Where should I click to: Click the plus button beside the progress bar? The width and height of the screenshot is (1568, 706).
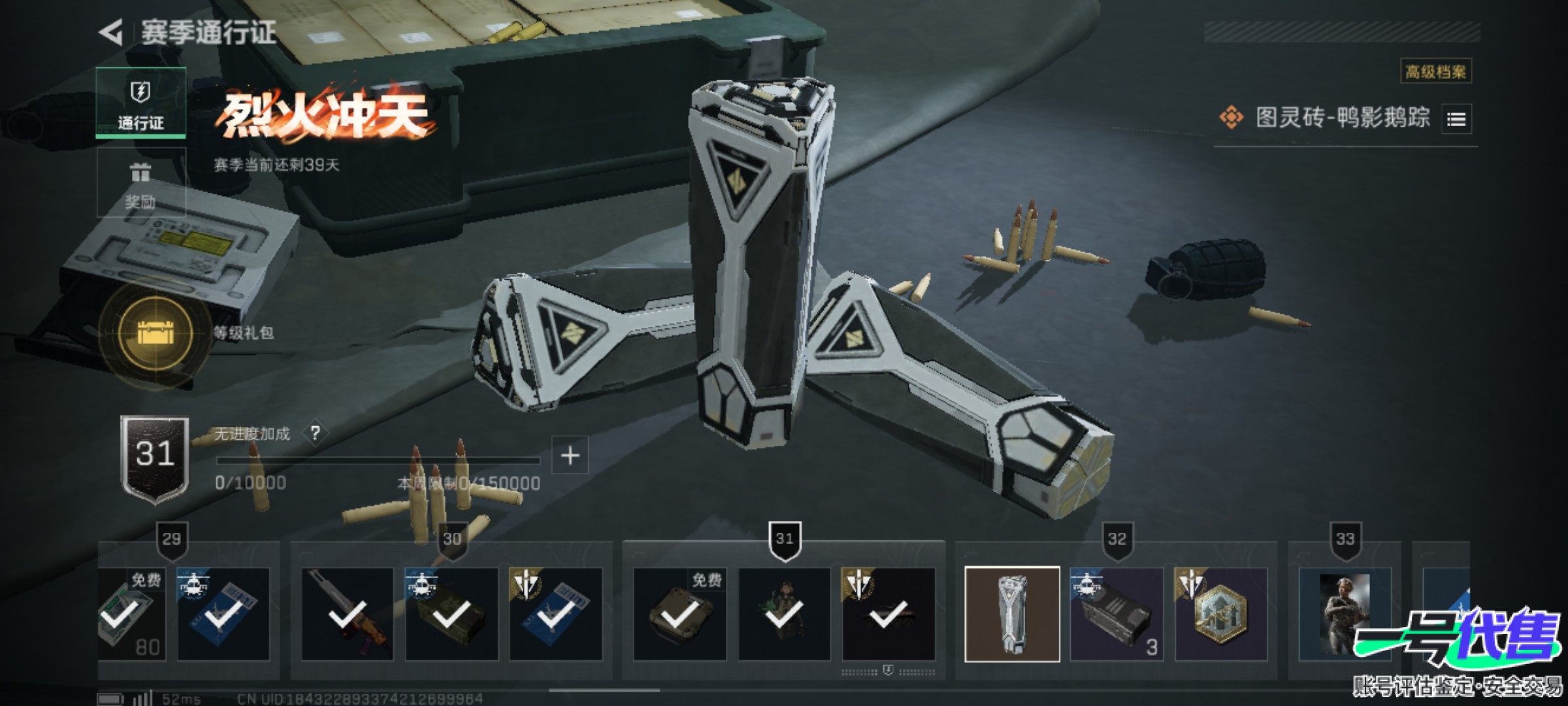[x=570, y=455]
